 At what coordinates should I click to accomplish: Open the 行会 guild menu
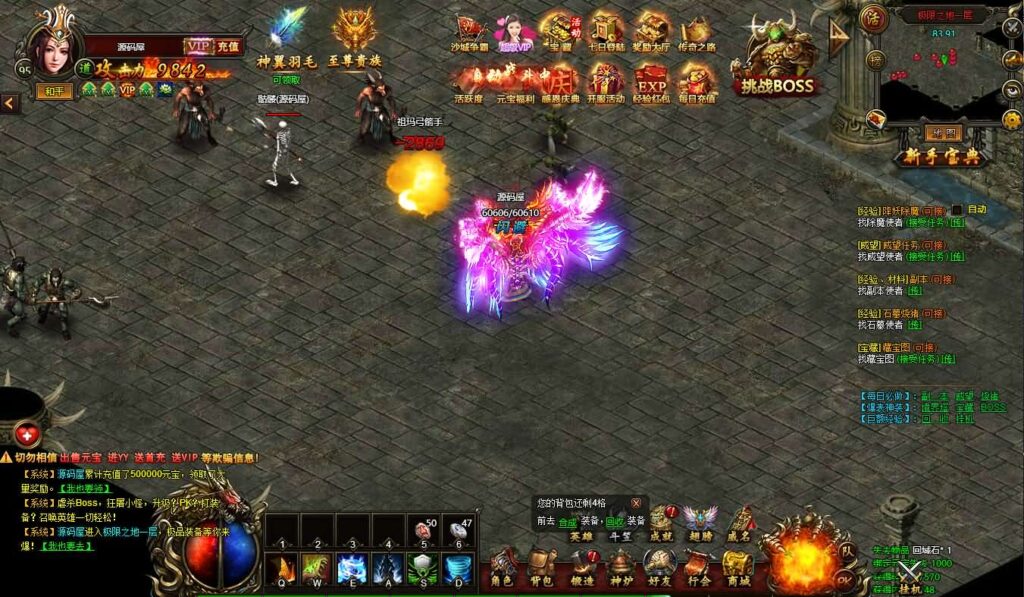[x=699, y=567]
